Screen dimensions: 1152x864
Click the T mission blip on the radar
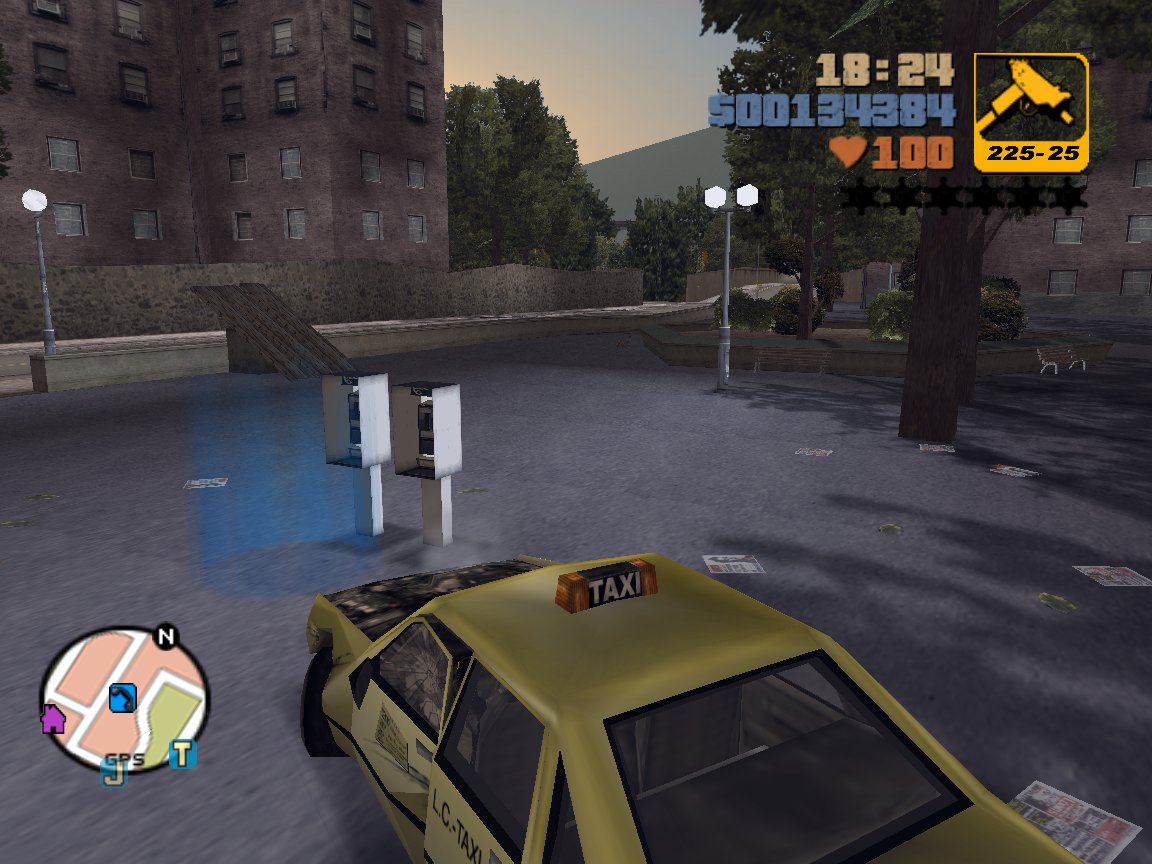[x=182, y=753]
